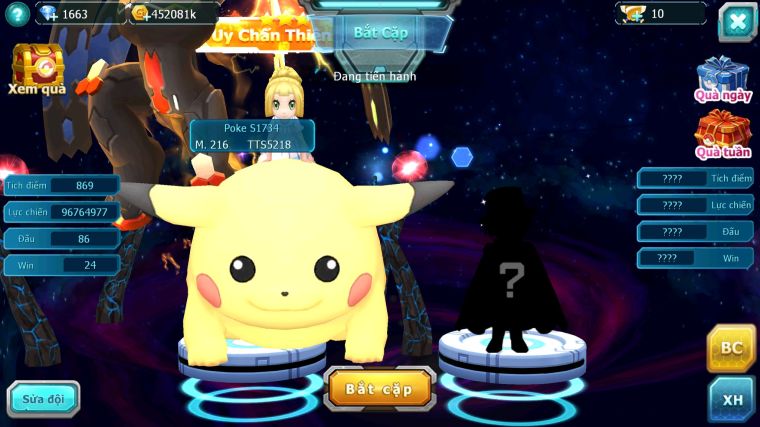Image resolution: width=760 pixels, height=427 pixels.
Task: Click the unknown opponent silhouette slot
Action: [x=511, y=275]
